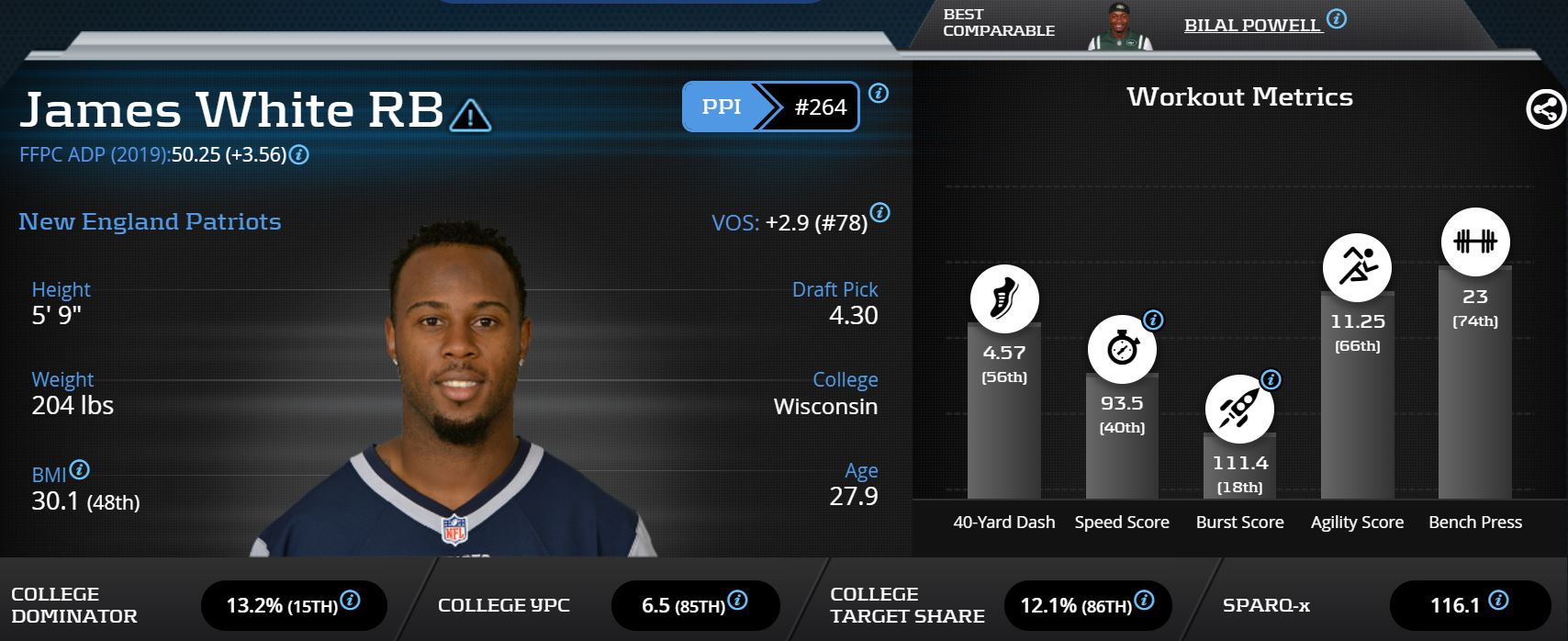
Task: Show the VOS info tooltip icon
Action: (x=879, y=213)
